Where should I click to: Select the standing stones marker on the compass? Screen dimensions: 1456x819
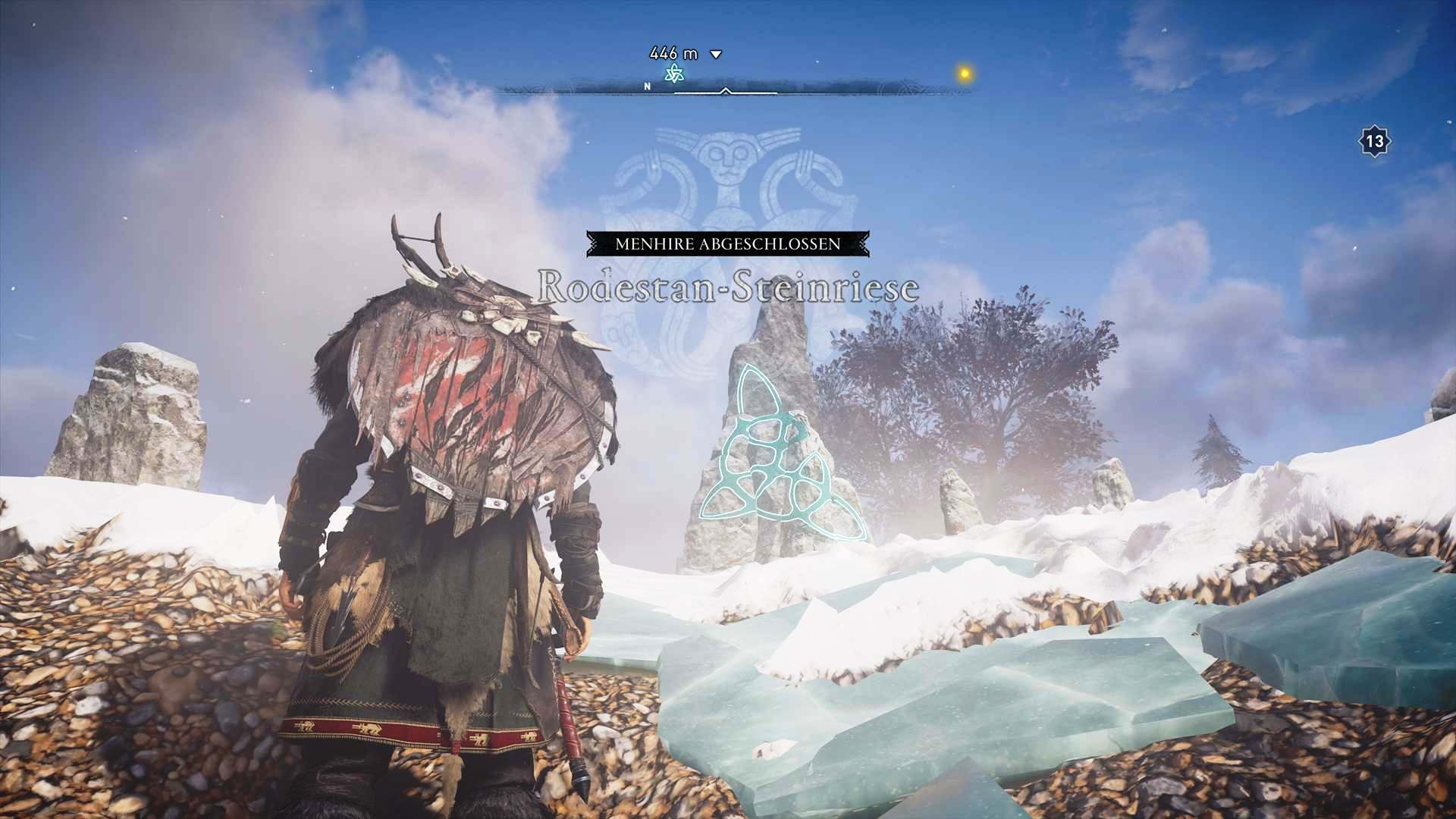[673, 74]
